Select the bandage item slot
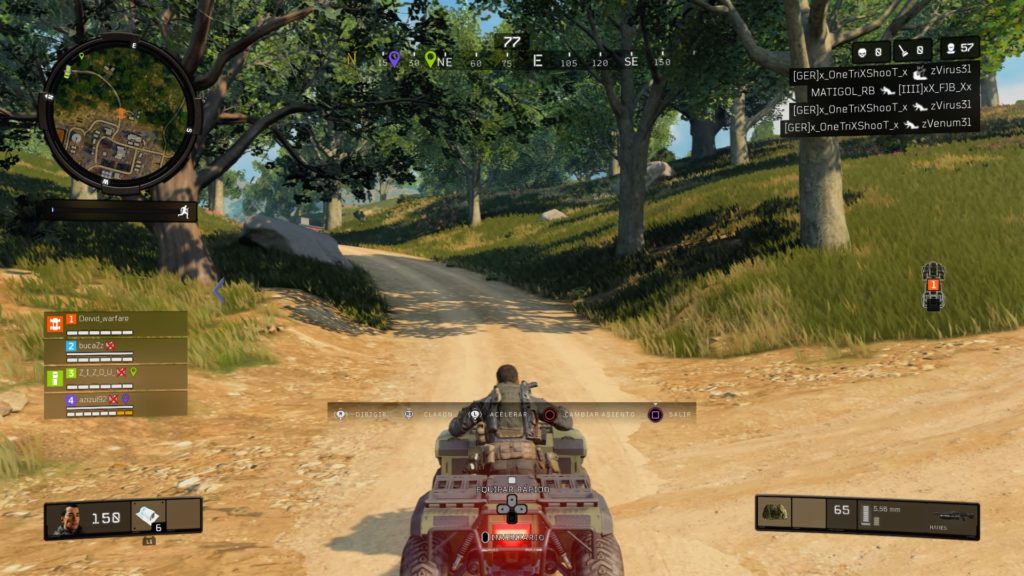The image size is (1024, 576). pos(147,514)
